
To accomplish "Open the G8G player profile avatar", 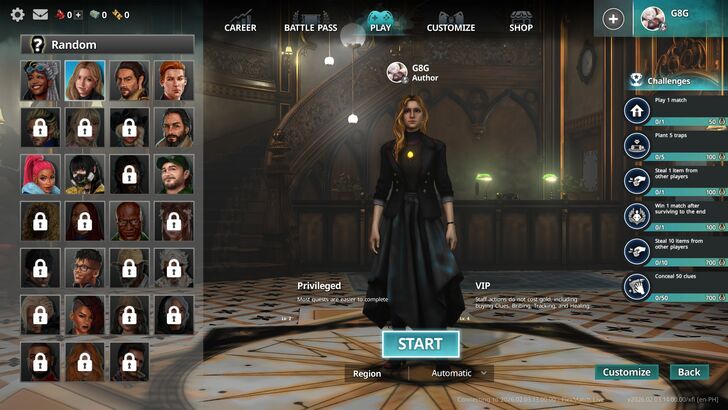I will click(x=653, y=19).
